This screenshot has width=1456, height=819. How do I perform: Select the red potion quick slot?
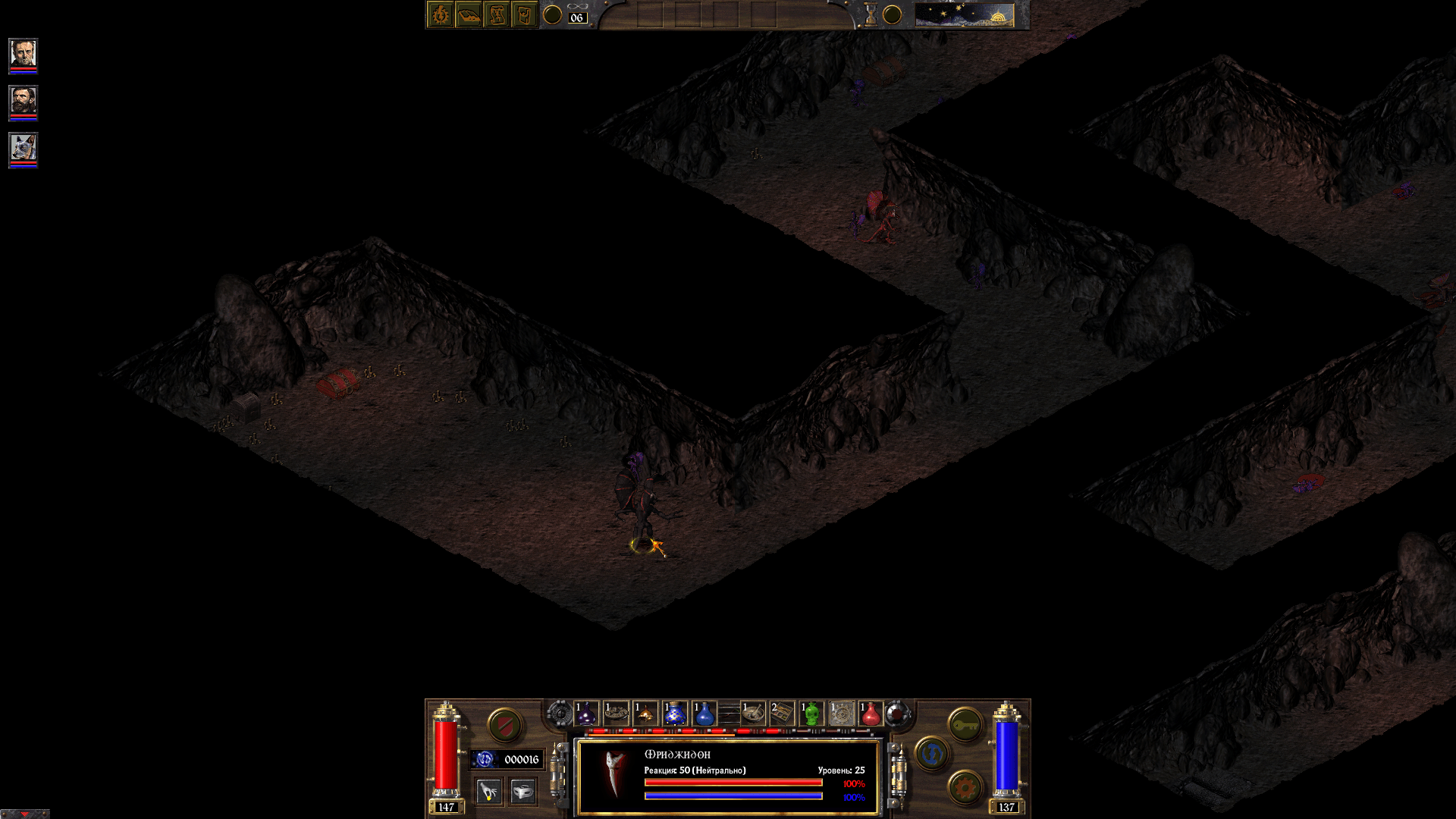pyautogui.click(x=870, y=714)
